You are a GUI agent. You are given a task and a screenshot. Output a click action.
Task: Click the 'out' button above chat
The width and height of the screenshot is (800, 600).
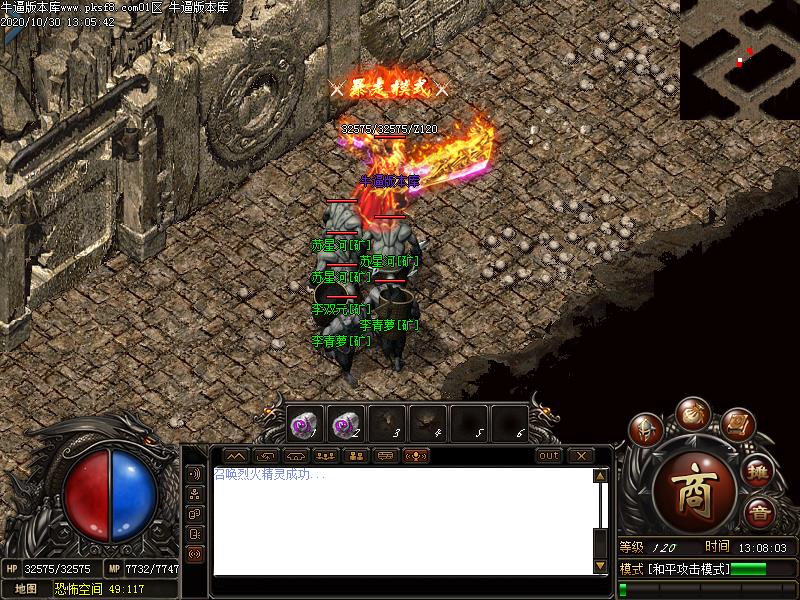(549, 456)
